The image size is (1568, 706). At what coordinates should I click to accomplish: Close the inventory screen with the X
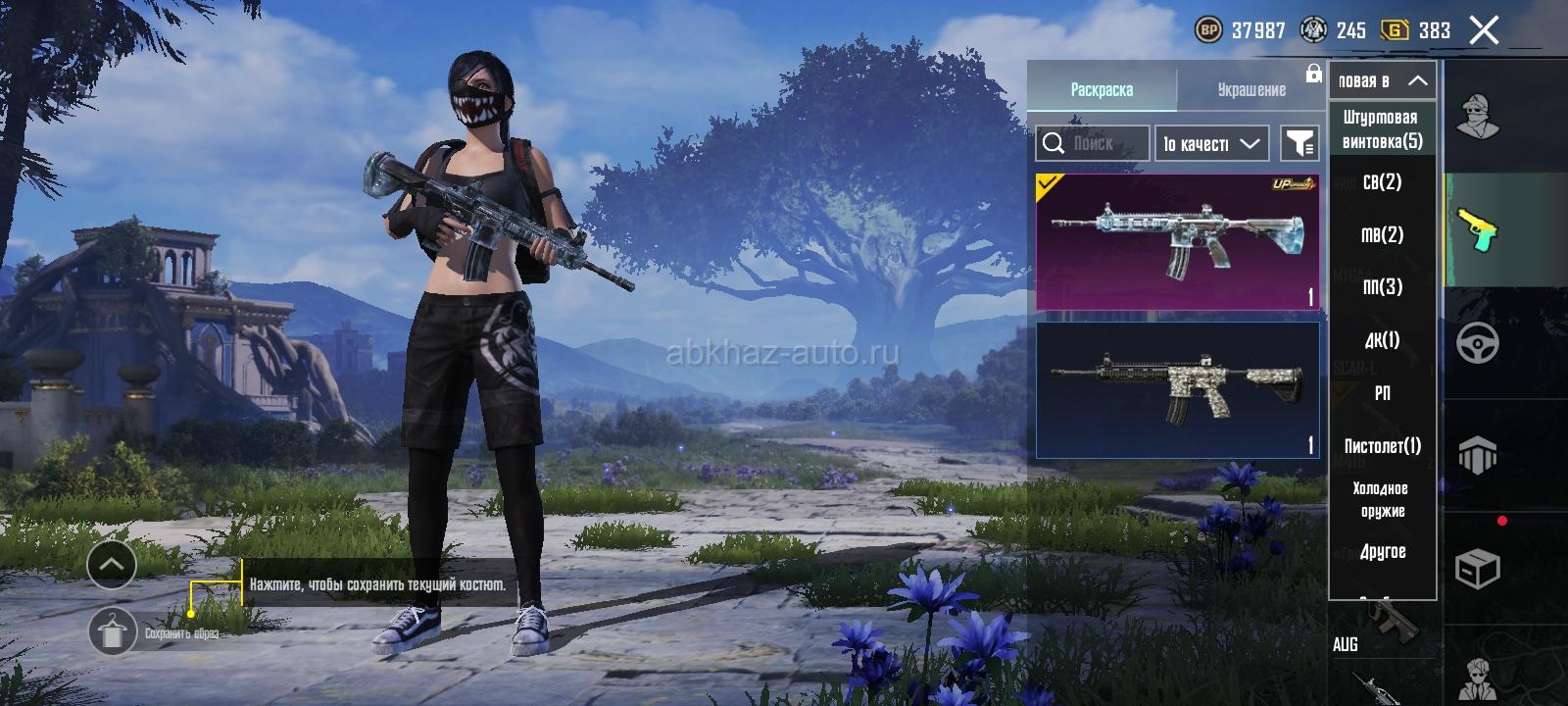click(1484, 30)
